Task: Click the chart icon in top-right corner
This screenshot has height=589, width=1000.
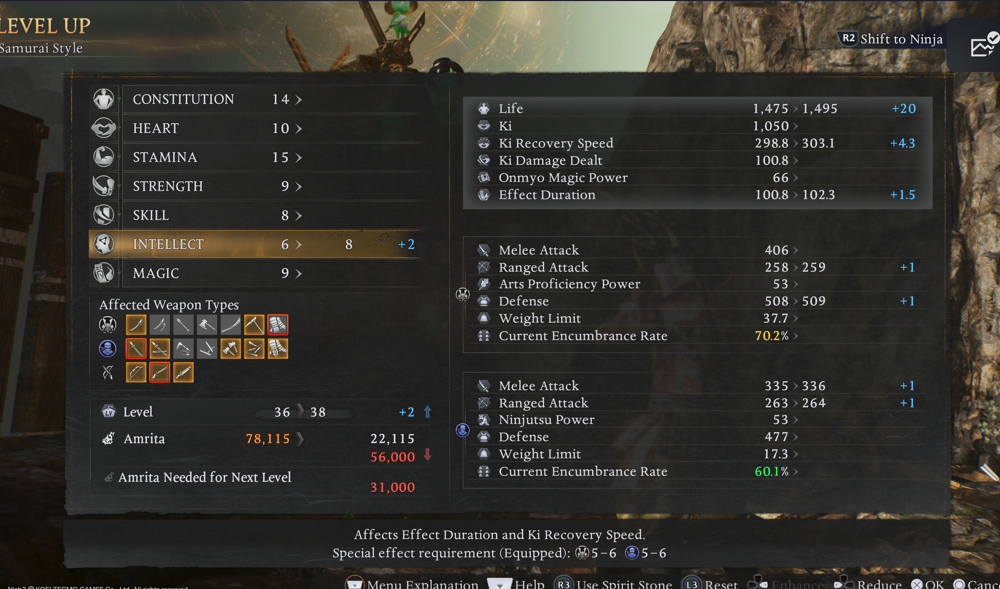Action: pos(983,45)
